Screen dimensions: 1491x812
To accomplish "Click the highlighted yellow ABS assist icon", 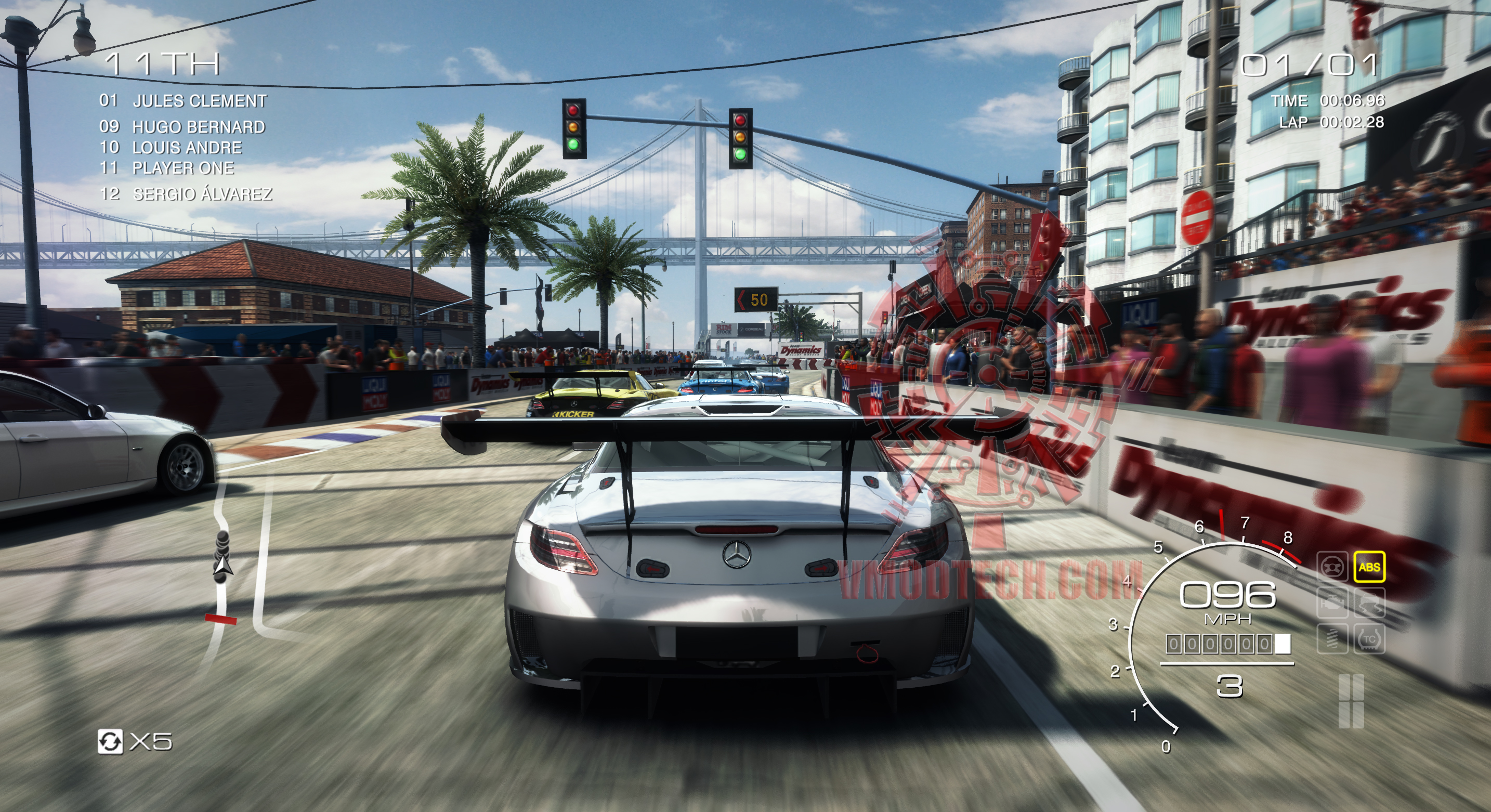I will (x=1369, y=567).
